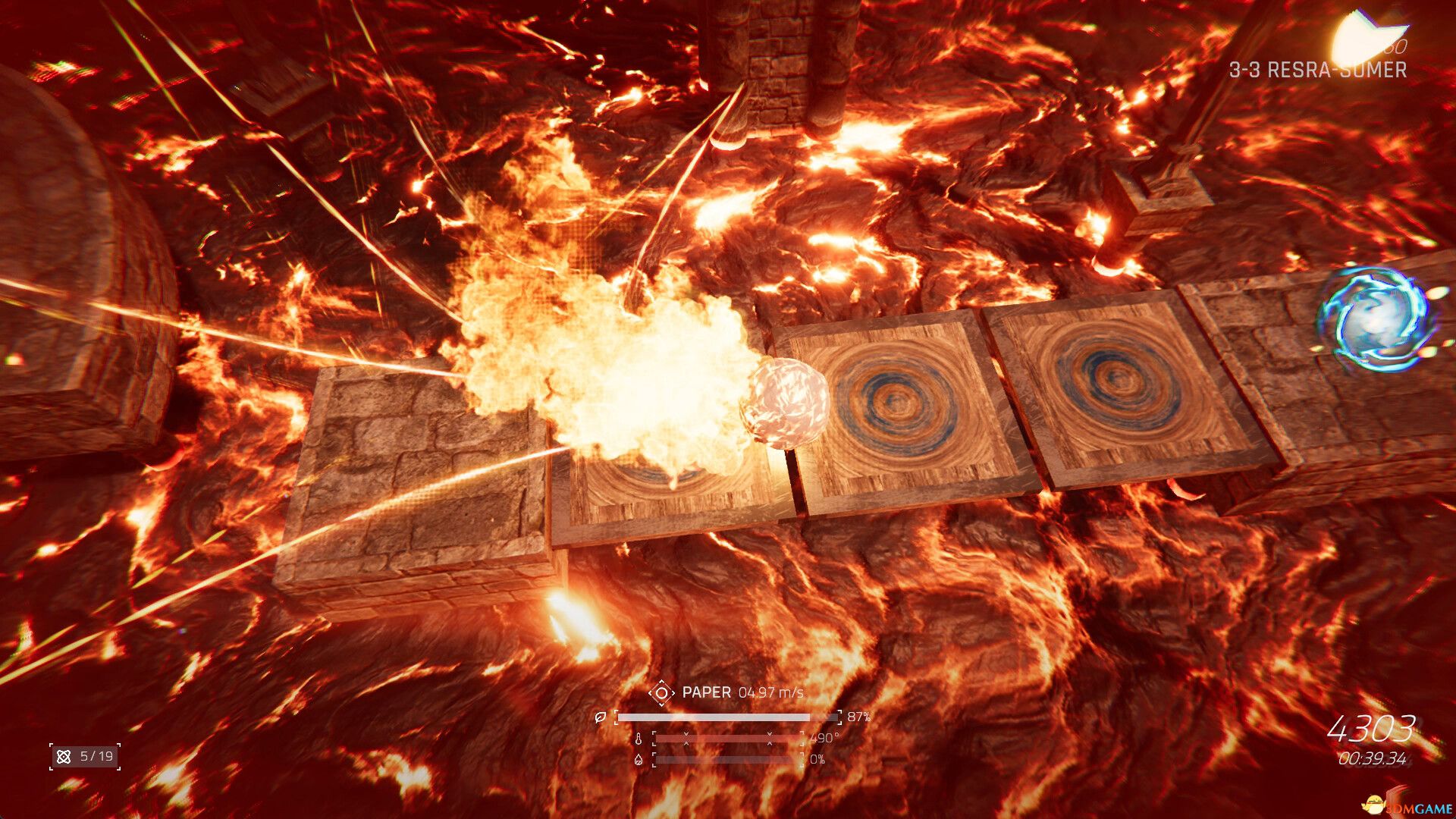Select the atom collectible counter icon
This screenshot has height=819, width=1456.
click(x=64, y=757)
